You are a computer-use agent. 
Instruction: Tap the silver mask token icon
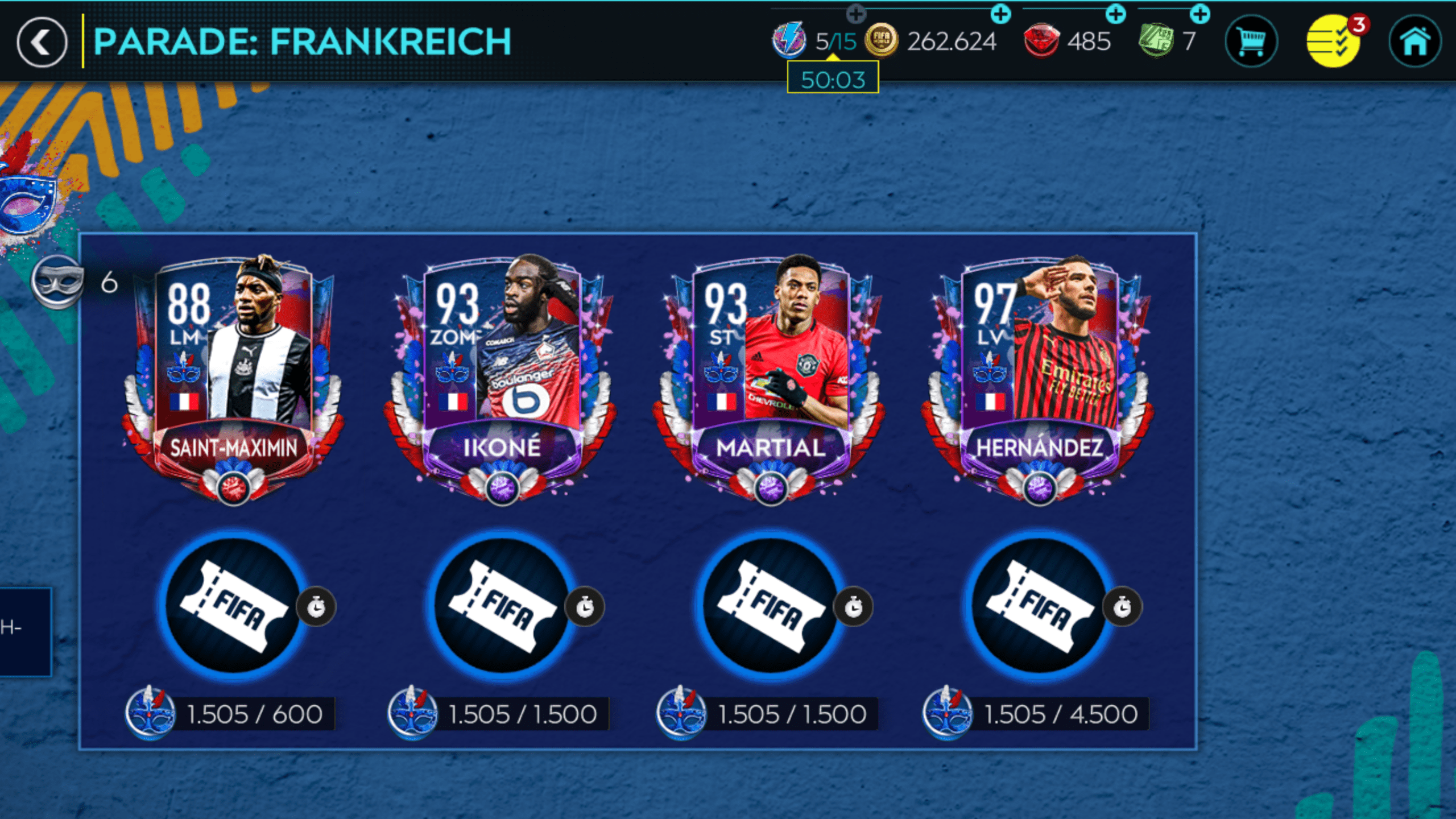(57, 282)
